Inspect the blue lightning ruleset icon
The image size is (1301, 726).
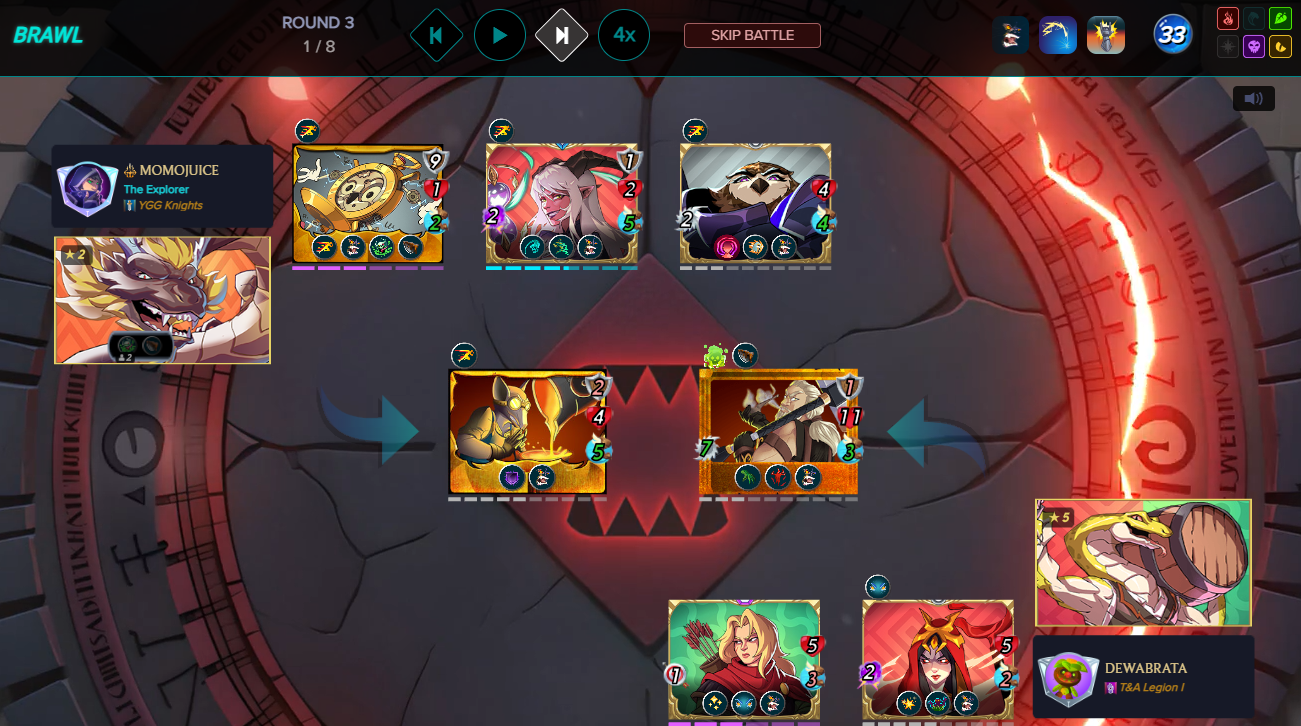(1058, 35)
